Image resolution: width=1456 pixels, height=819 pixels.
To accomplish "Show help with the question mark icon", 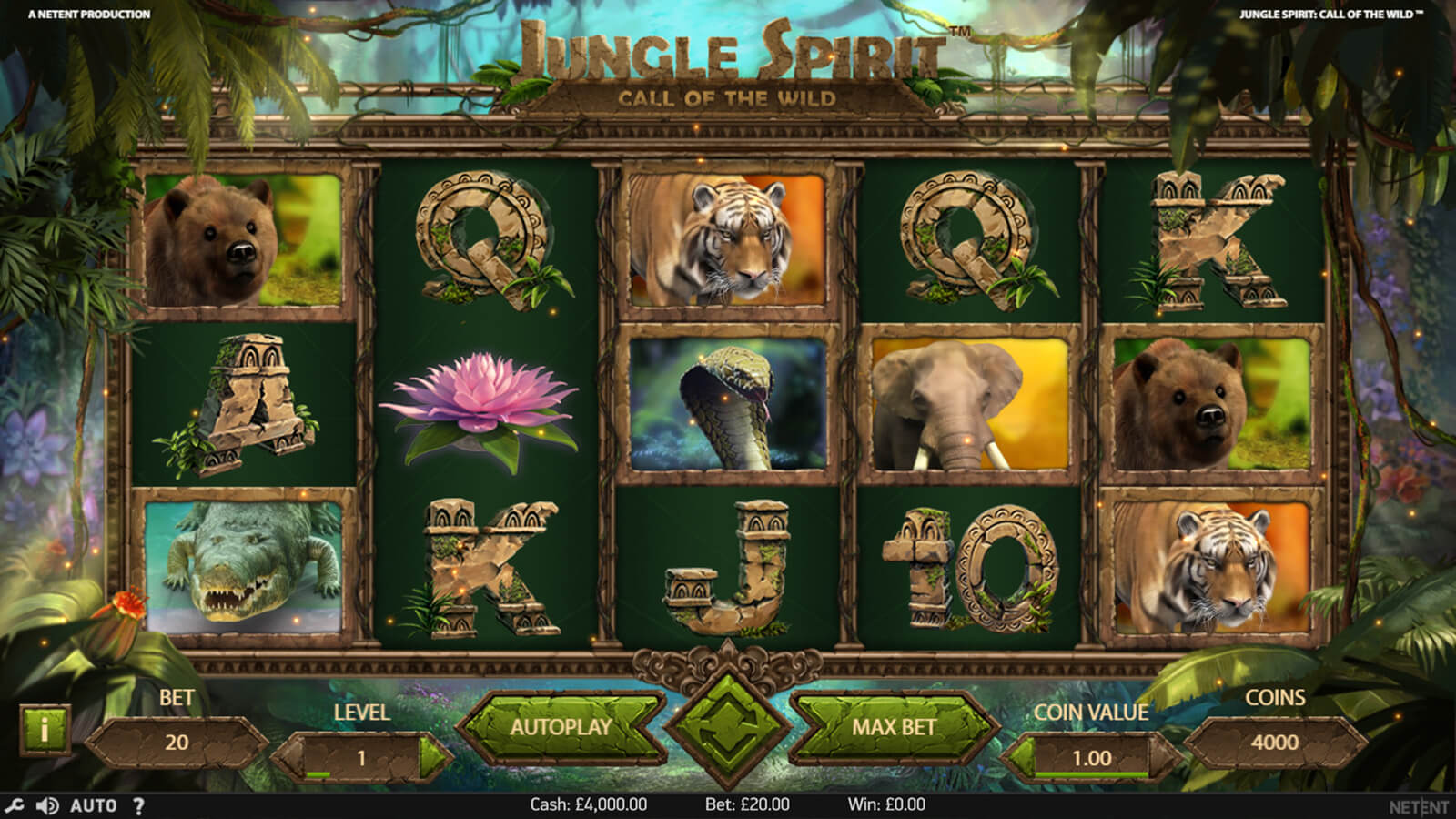I will click(138, 805).
